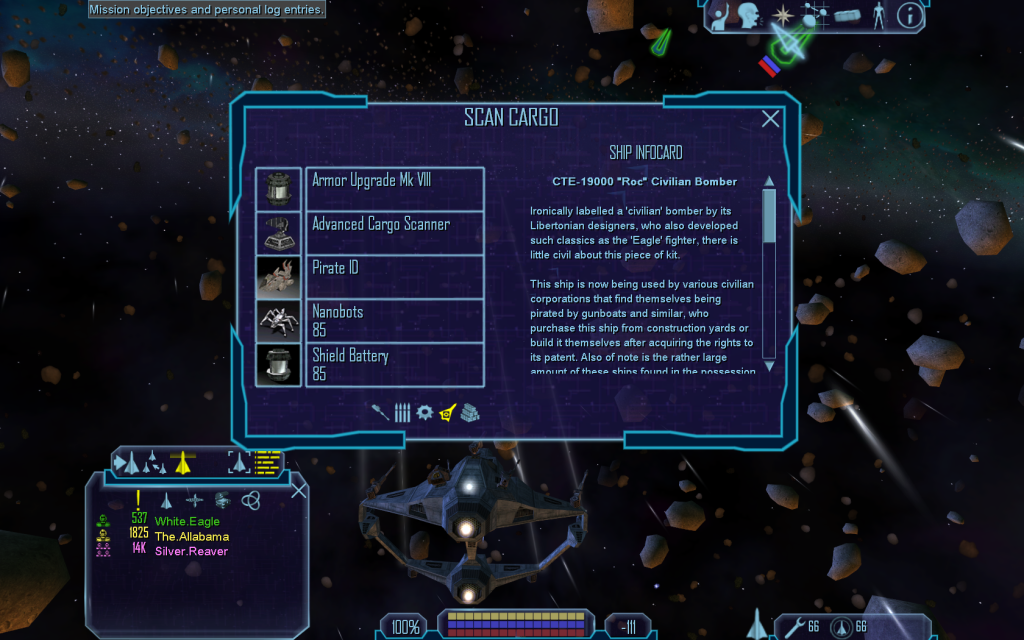Show the equipment gear filter tab
The image size is (1024, 640).
click(425, 412)
